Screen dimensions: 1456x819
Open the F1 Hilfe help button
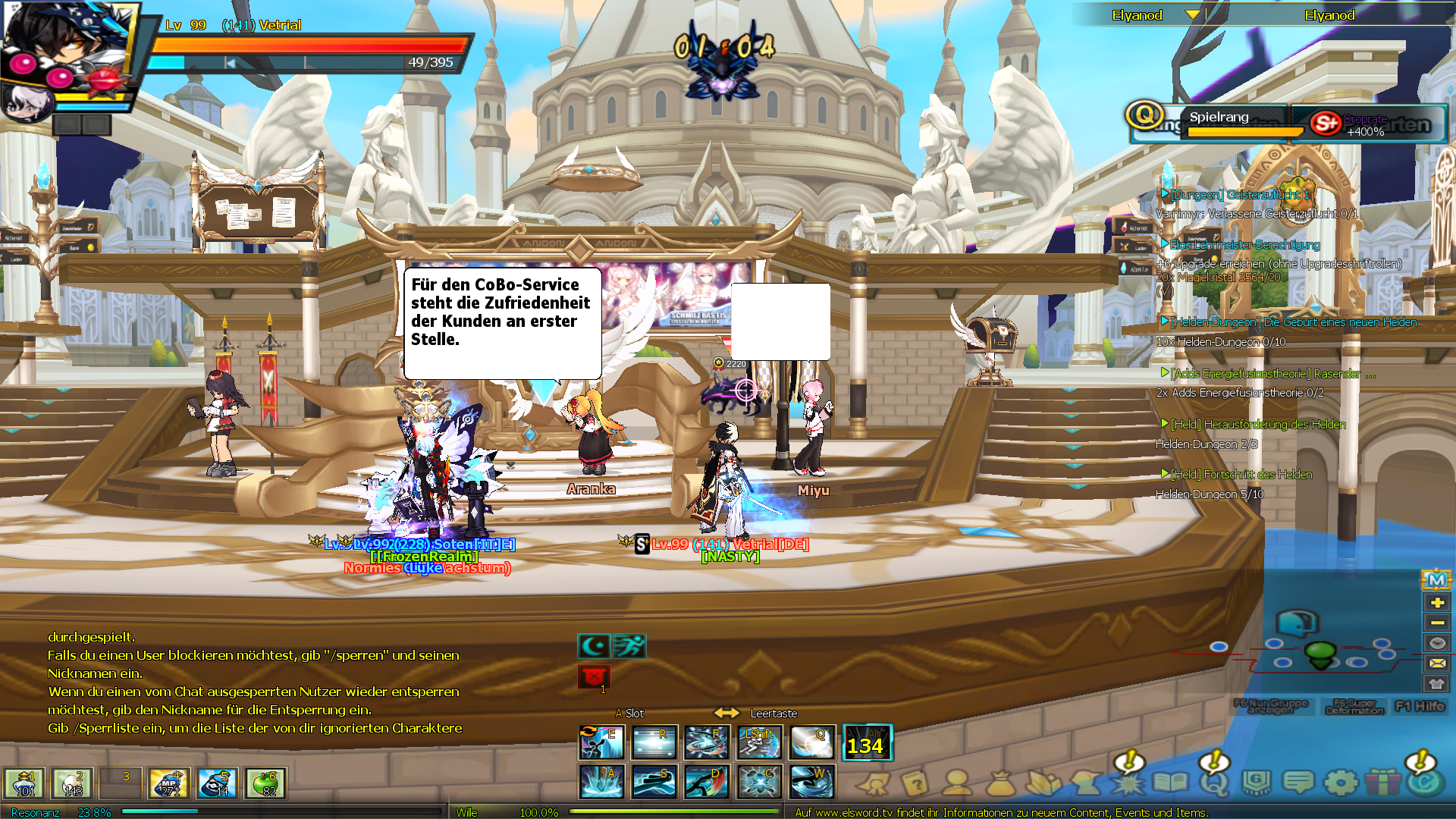(x=1420, y=707)
